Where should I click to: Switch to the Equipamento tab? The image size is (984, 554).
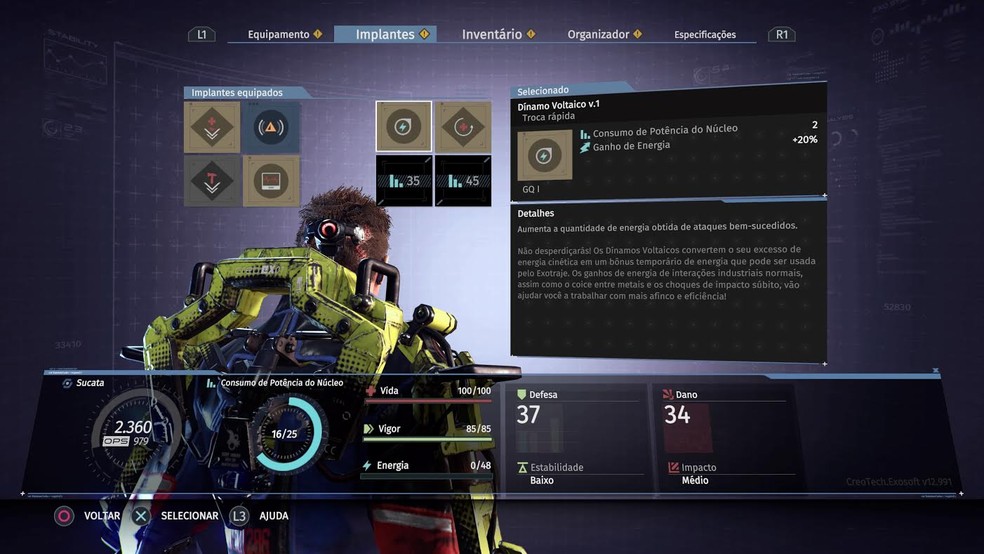tap(279, 34)
